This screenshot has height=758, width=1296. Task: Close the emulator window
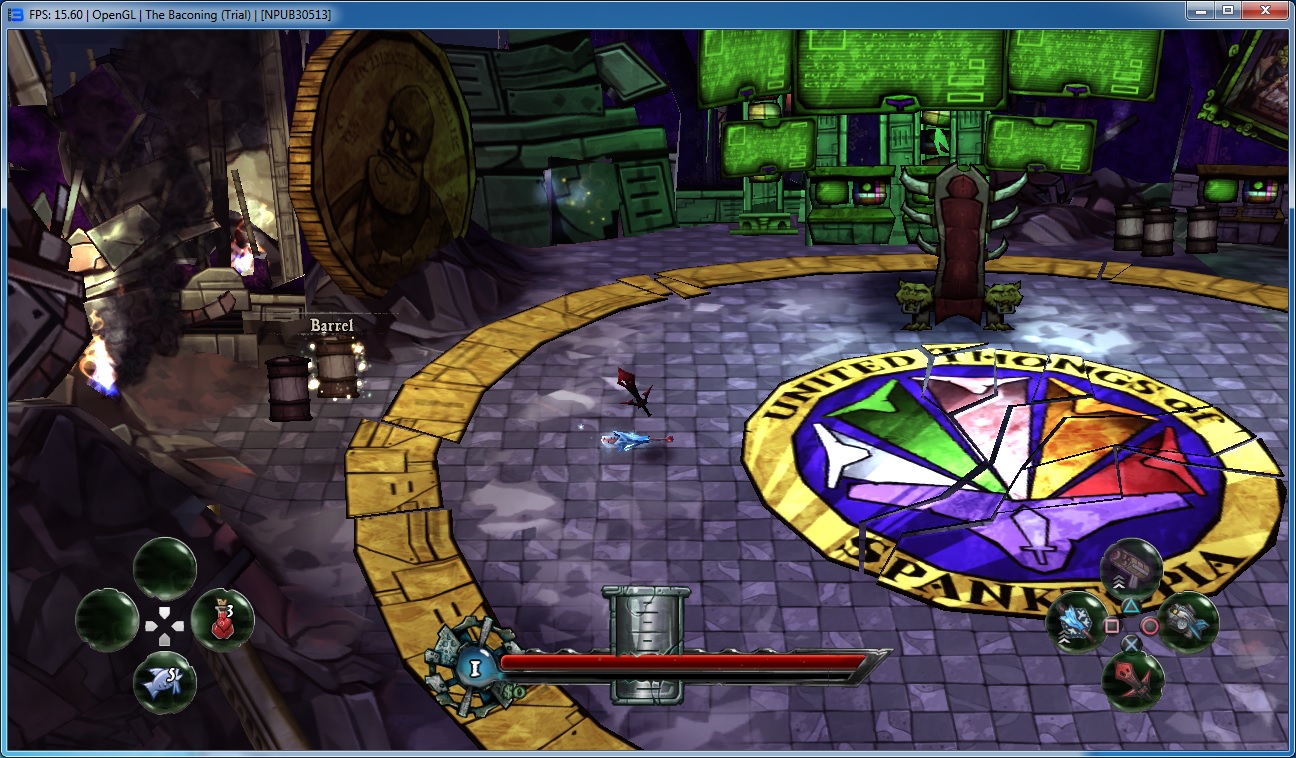pyautogui.click(x=1265, y=10)
